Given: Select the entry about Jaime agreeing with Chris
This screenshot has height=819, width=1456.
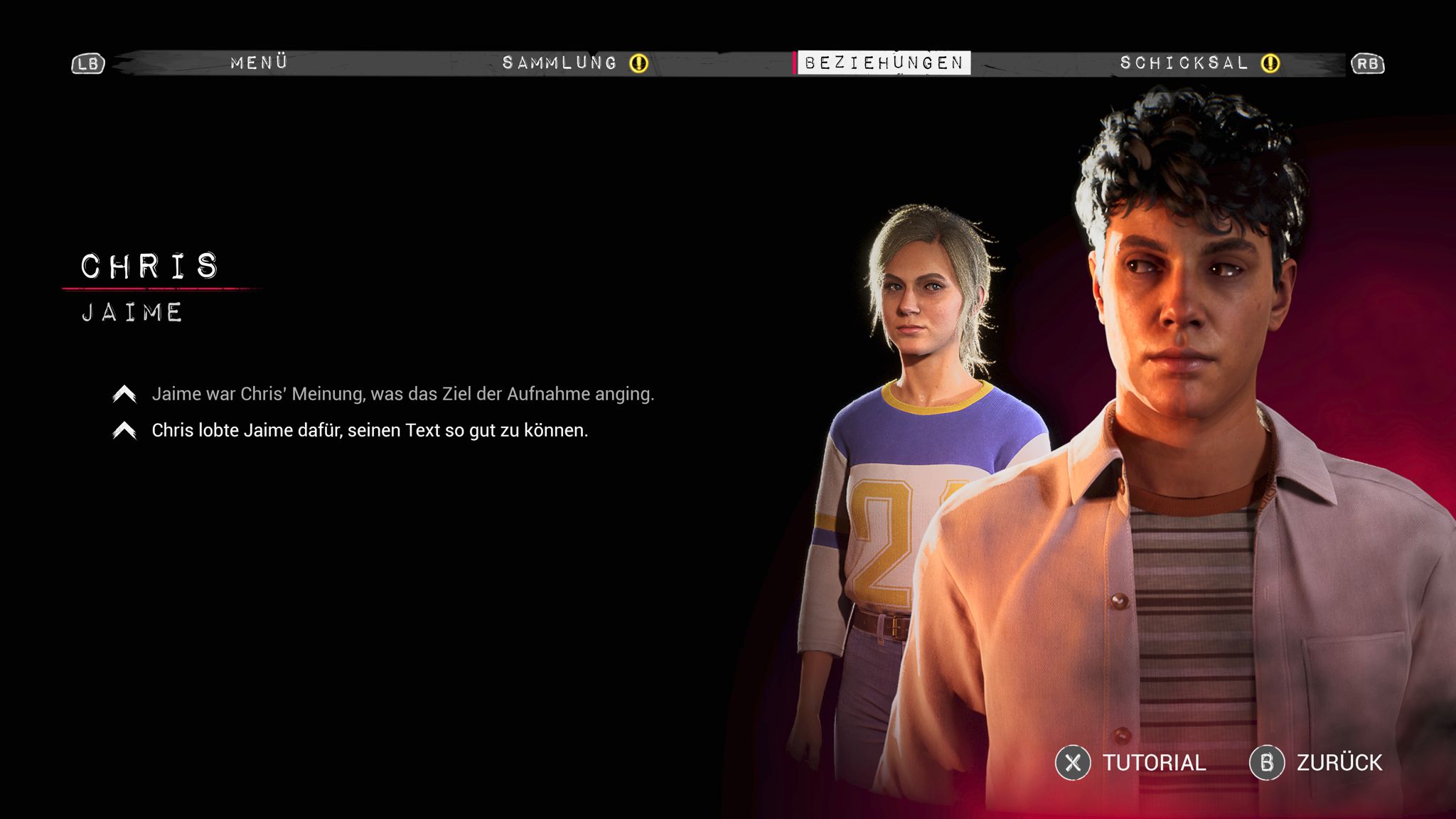Looking at the screenshot, I should pyautogui.click(x=402, y=394).
